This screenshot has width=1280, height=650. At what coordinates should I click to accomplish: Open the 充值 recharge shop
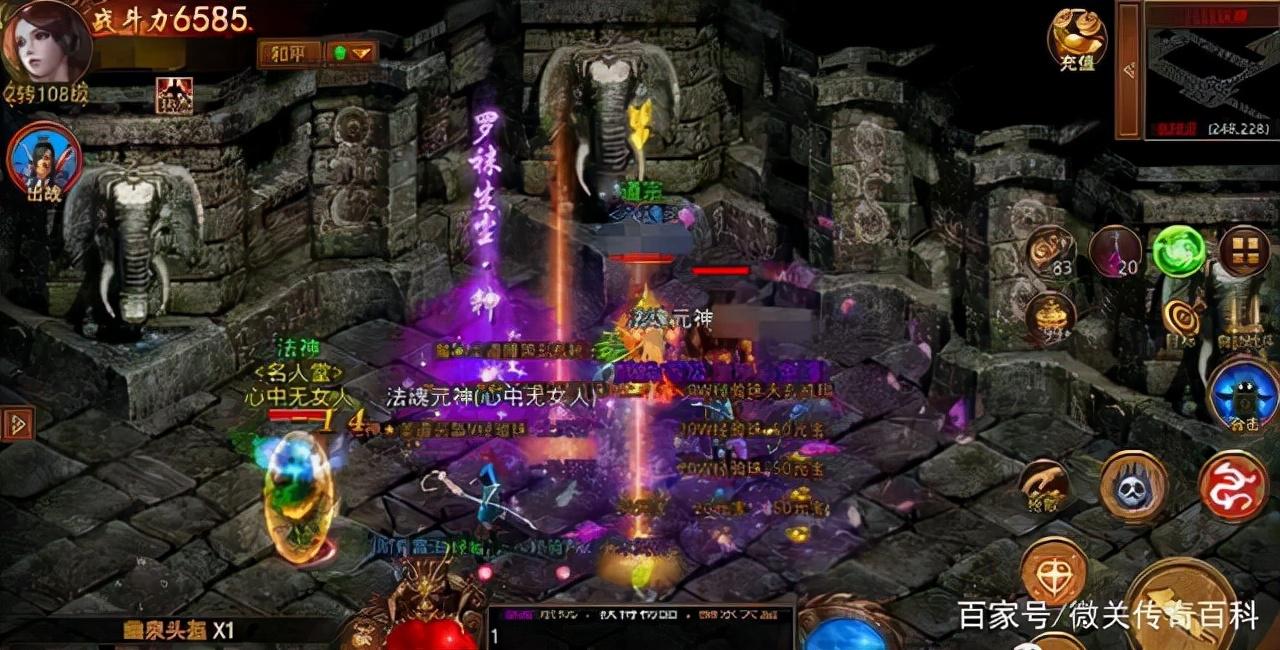click(1076, 38)
